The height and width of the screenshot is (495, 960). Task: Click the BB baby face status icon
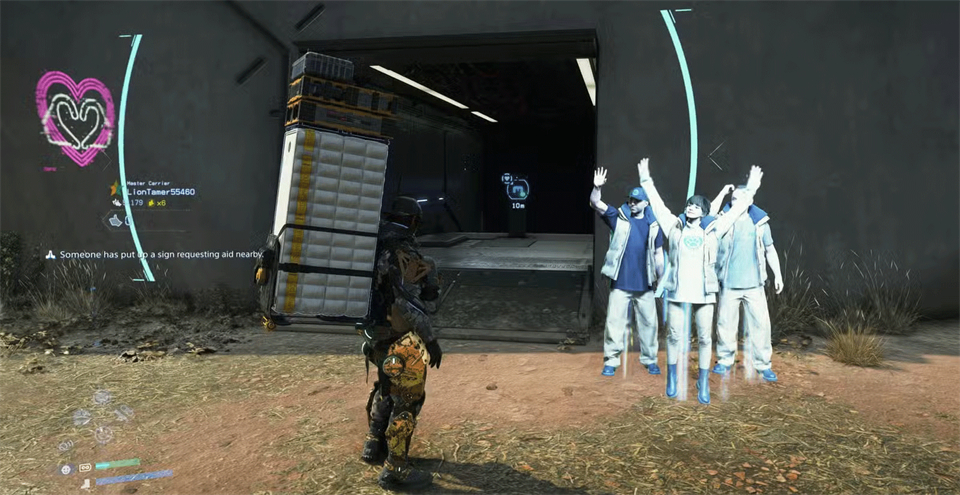coord(66,468)
